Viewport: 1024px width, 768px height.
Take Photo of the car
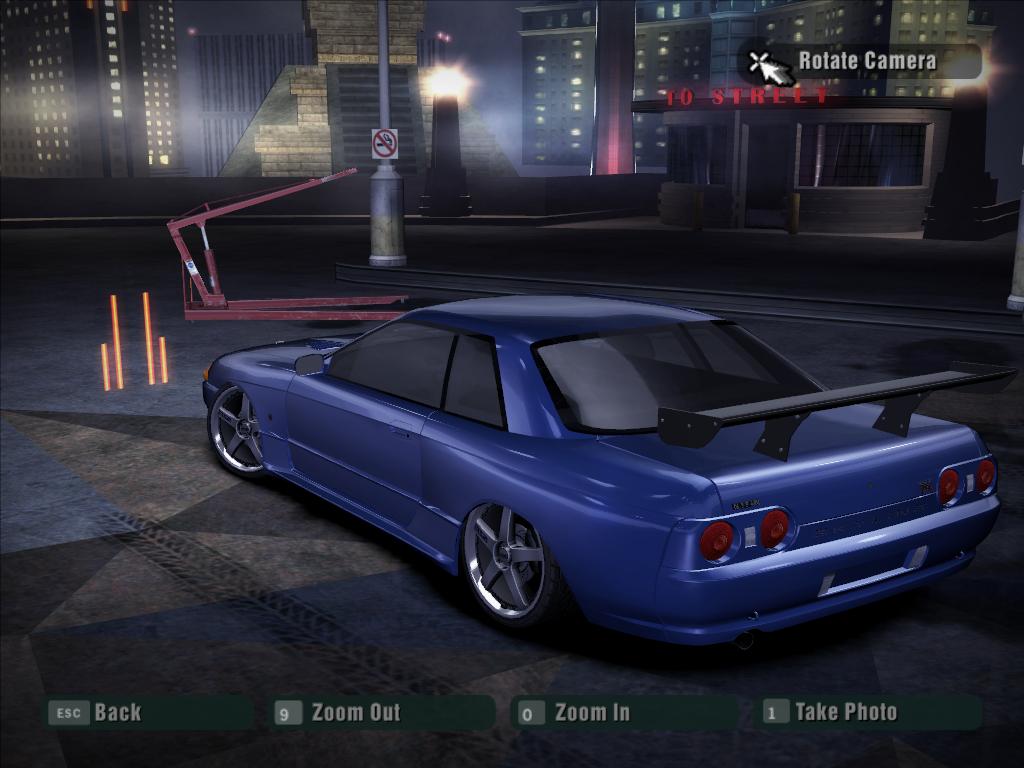point(845,712)
